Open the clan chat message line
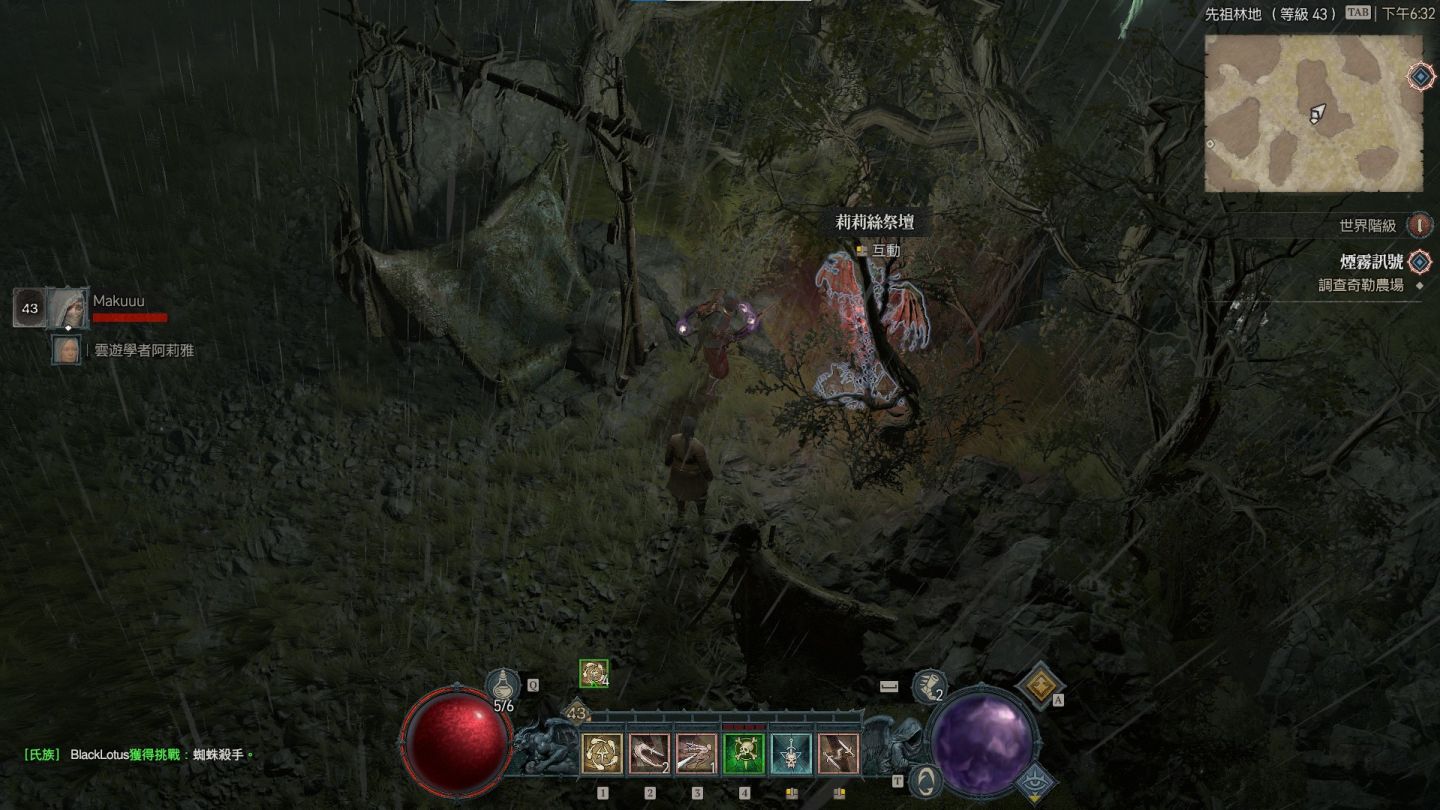The image size is (1440, 810). click(x=138, y=754)
